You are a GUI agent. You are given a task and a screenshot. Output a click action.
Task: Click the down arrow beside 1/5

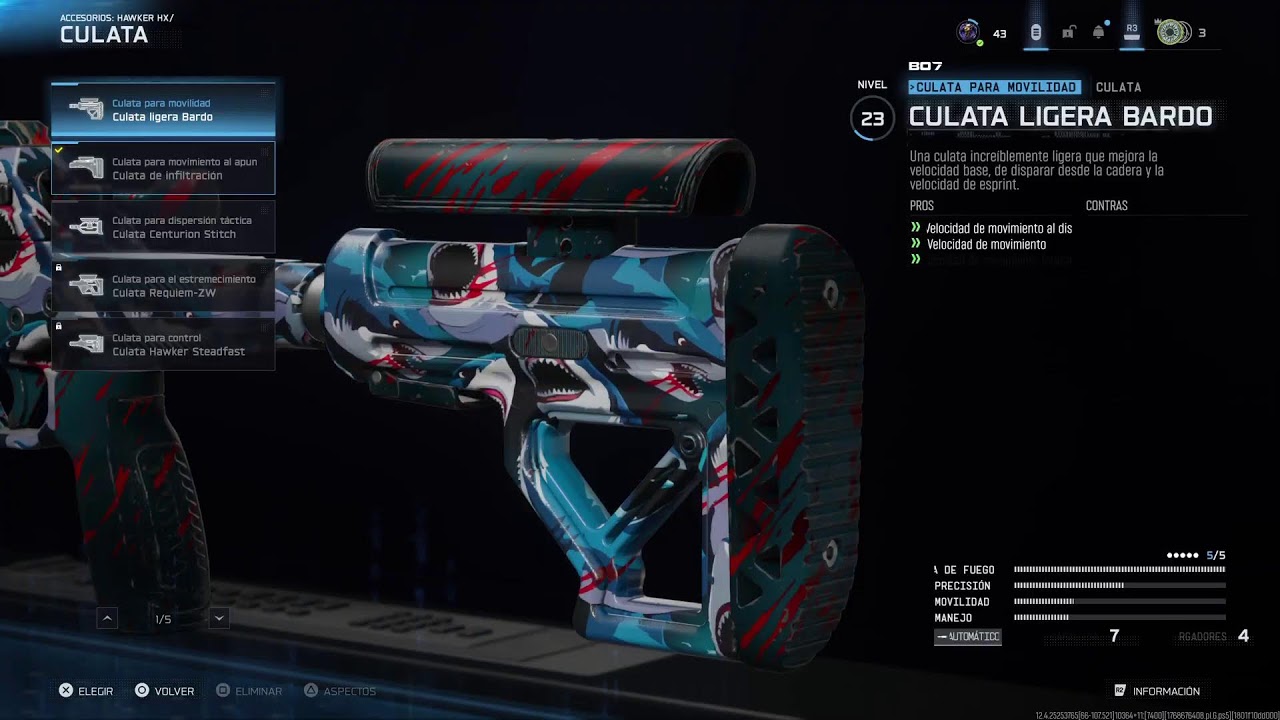(x=219, y=619)
